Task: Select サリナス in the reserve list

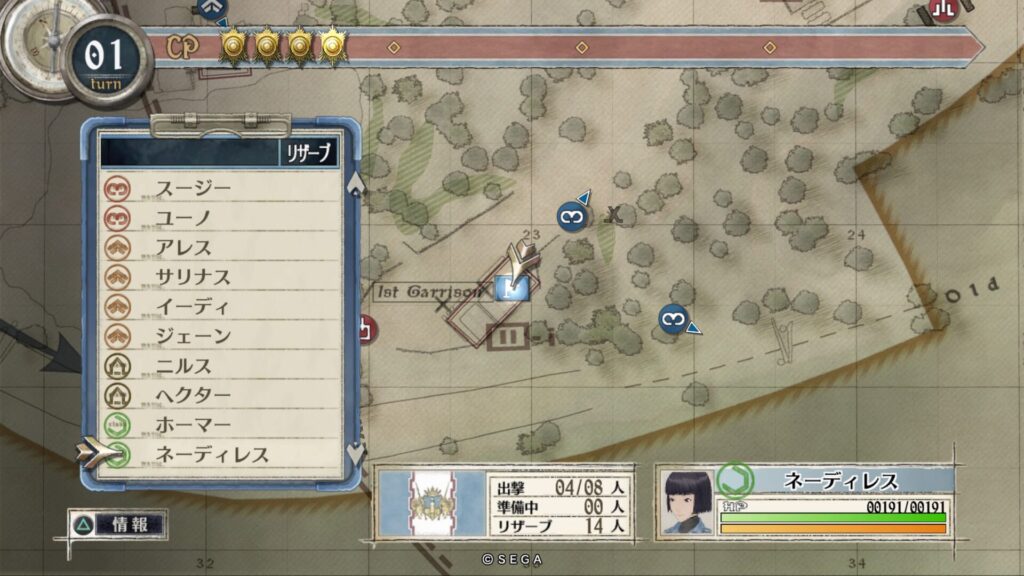Action: click(193, 277)
